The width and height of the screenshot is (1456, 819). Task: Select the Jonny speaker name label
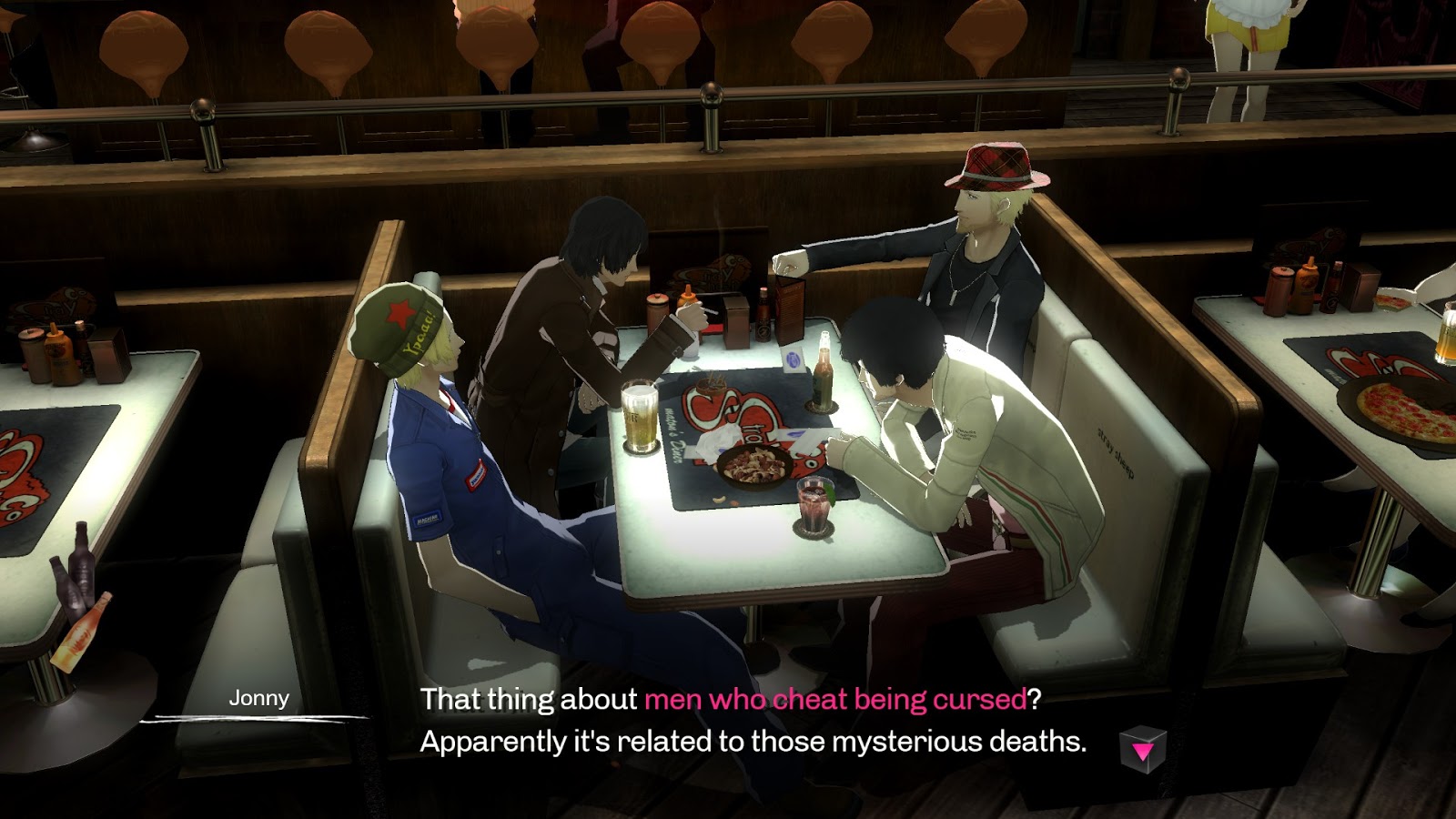pos(258,701)
